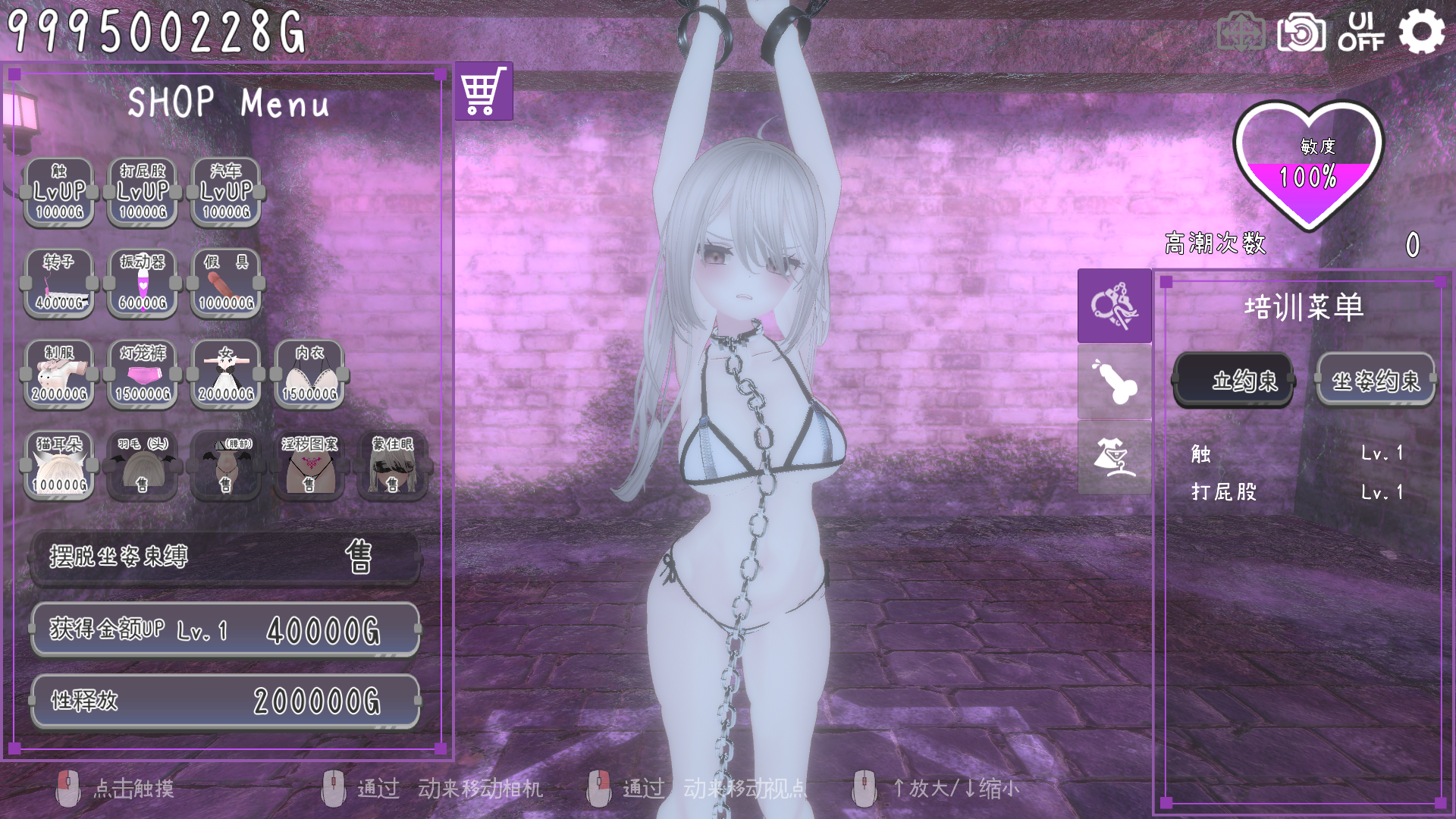Purchase the 制服 outfit for 20000G

coord(59,375)
